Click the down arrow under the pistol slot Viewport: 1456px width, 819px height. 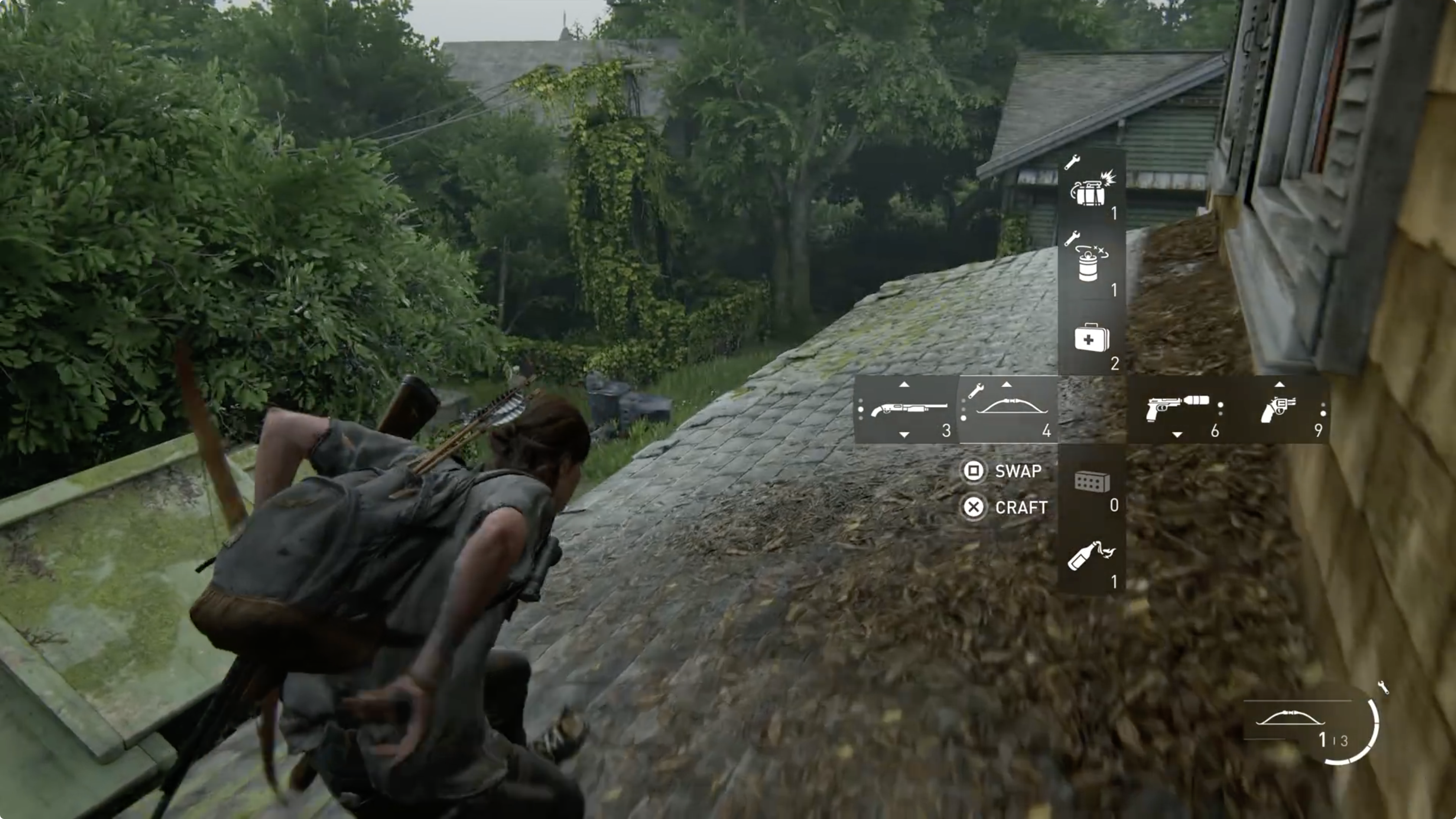point(1177,436)
